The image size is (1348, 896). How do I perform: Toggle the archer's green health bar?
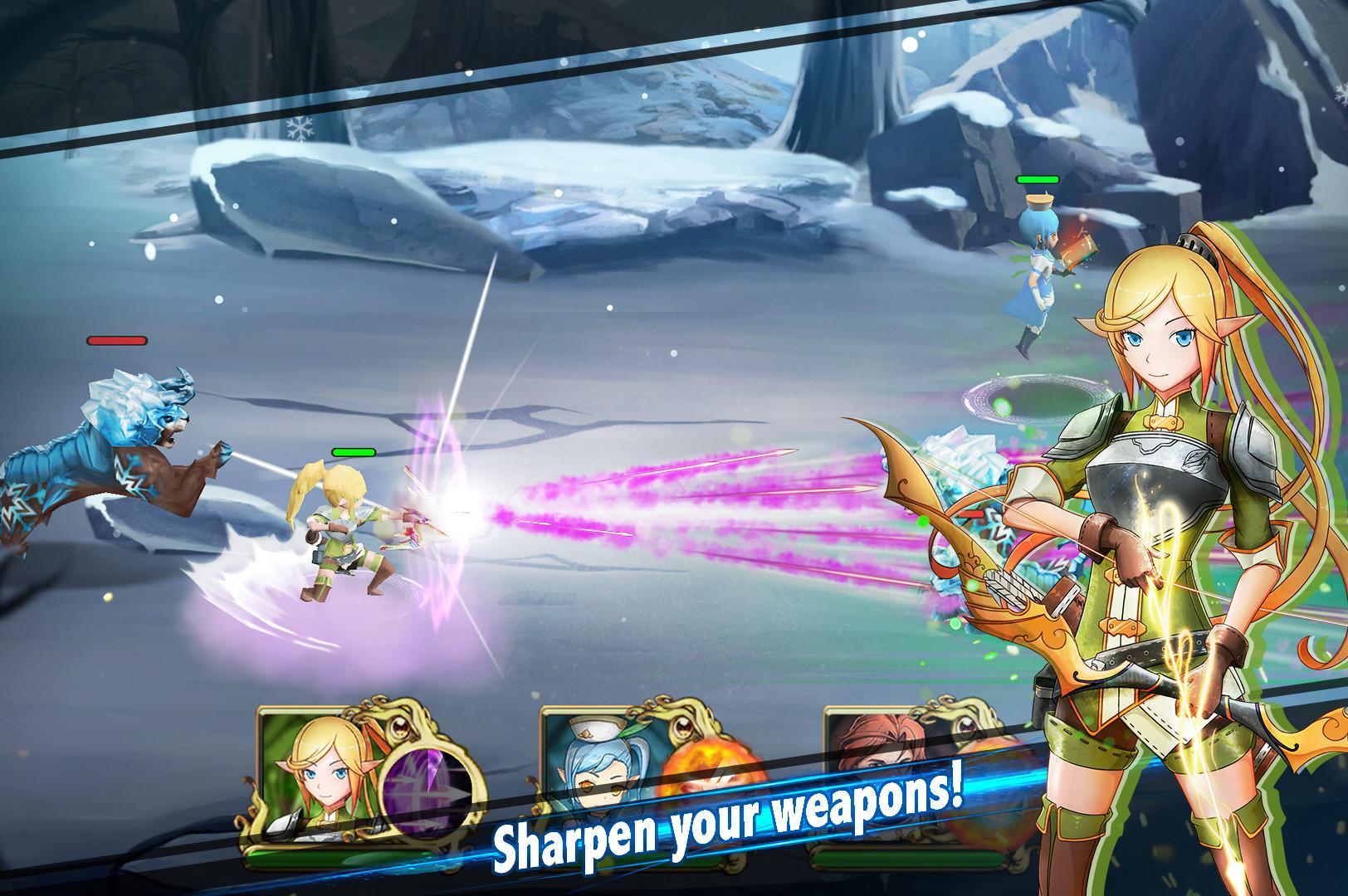point(355,453)
